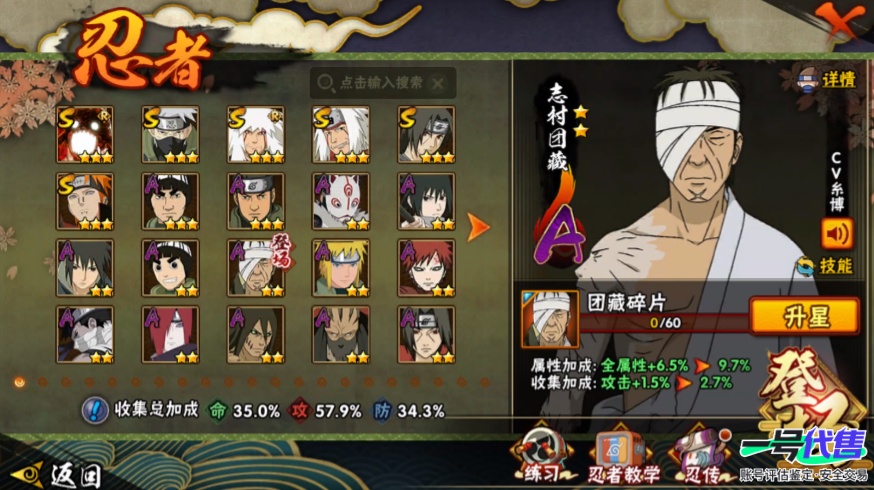Open the 技能 skills view
This screenshot has width=874, height=490.
tap(828, 266)
